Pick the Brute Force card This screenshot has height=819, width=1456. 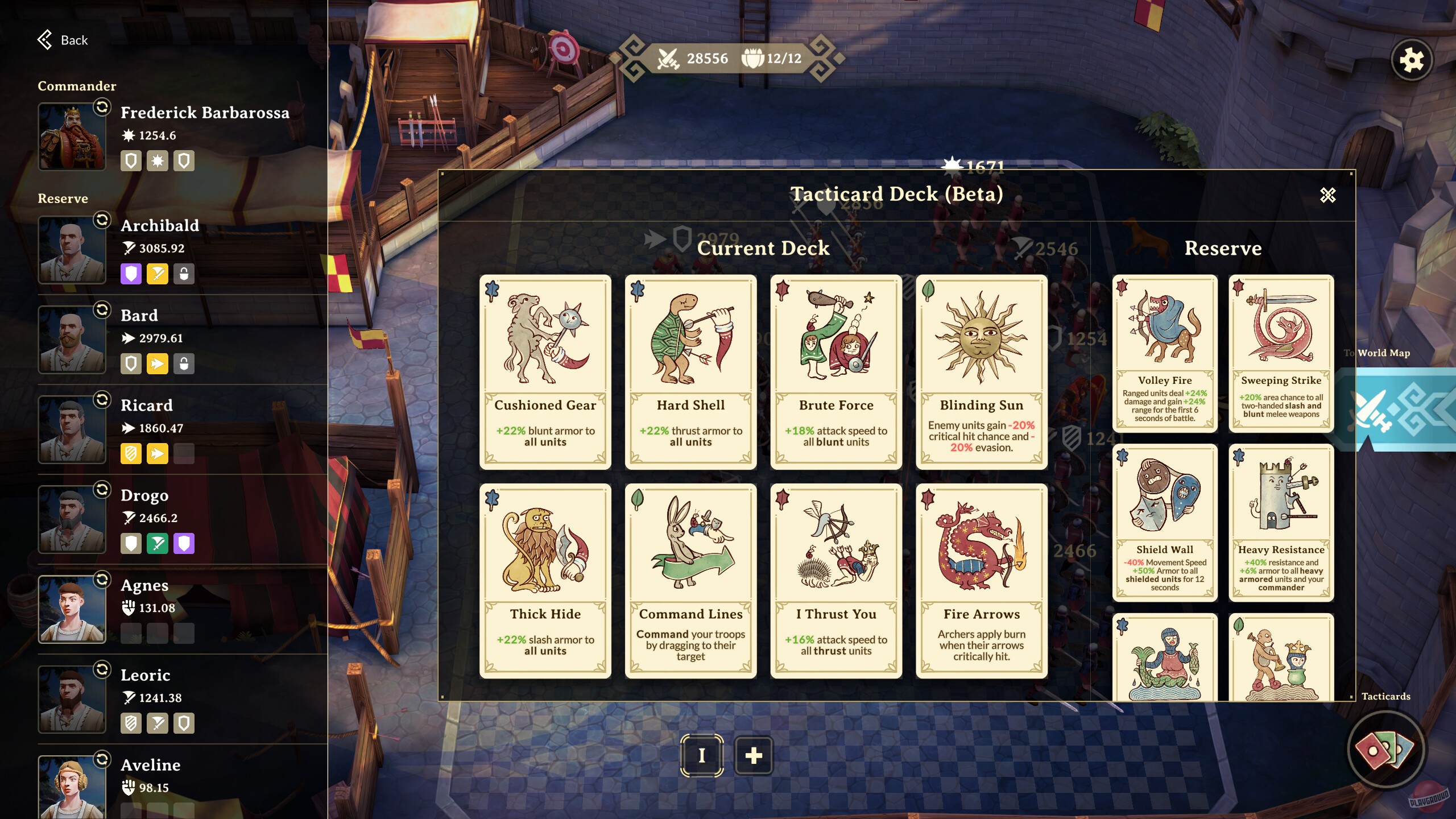click(836, 371)
